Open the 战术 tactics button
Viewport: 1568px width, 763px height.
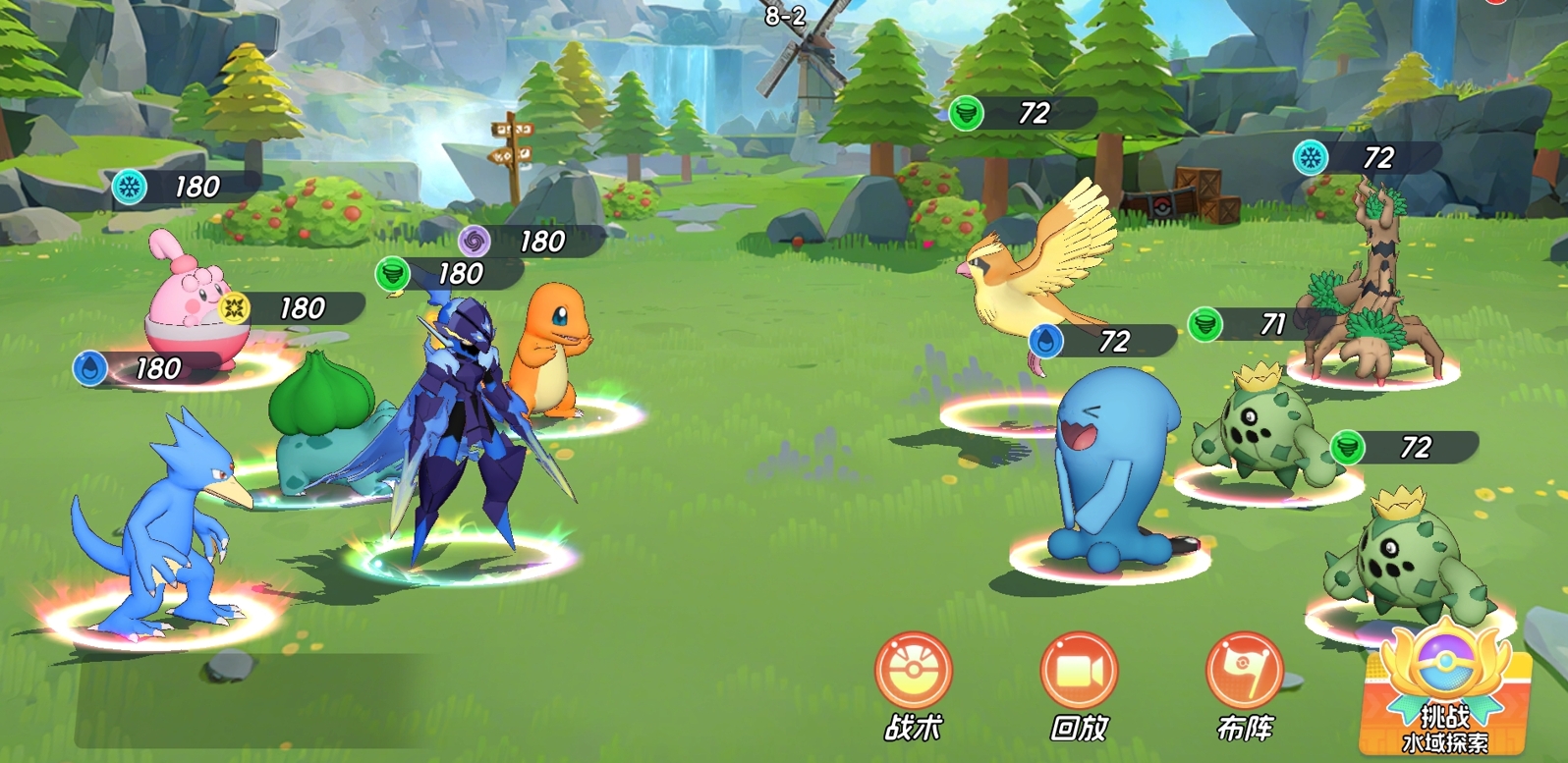[914, 673]
